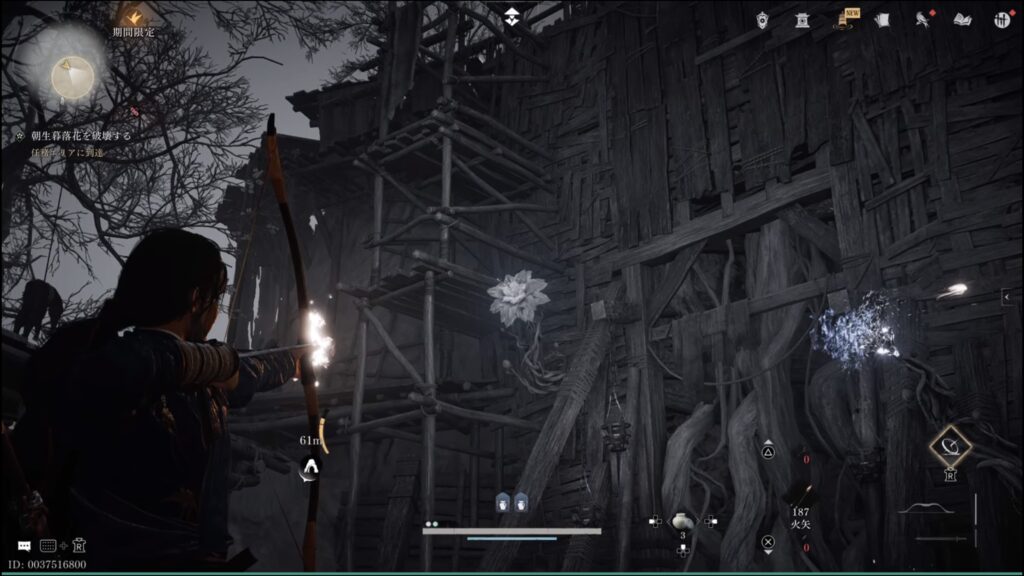
Task: Activate the diamond-framed skill icon
Action: click(949, 447)
